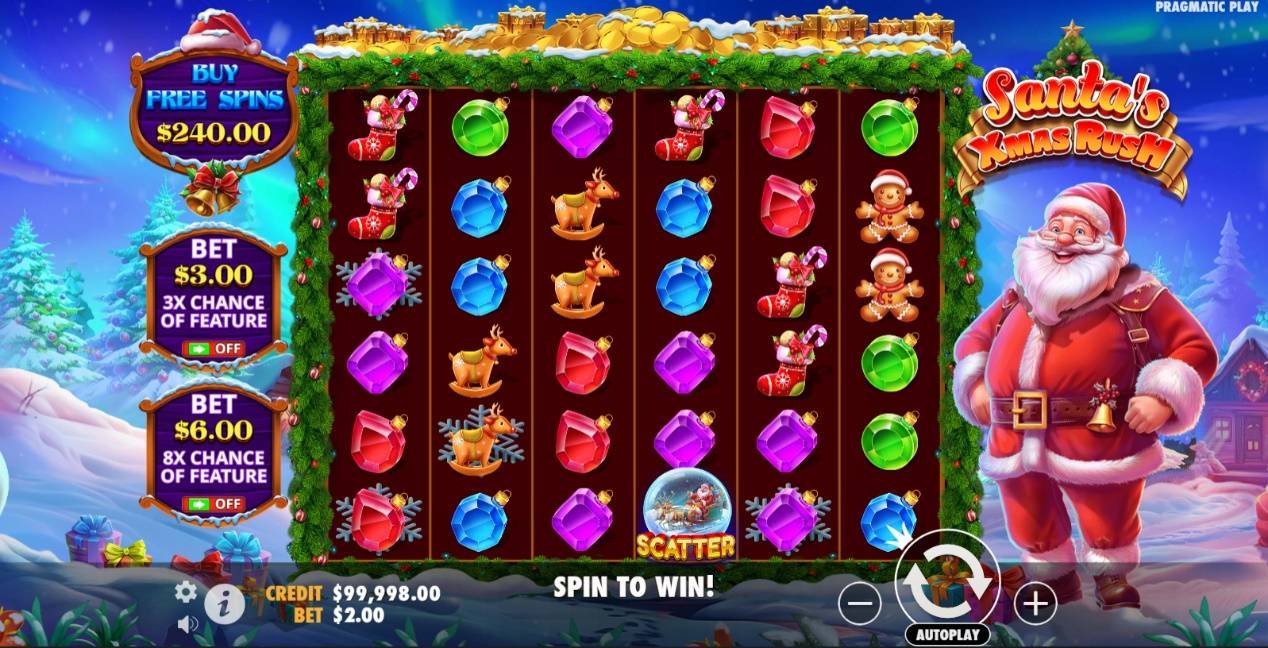
Task: Spin the reels with the circular arrow button
Action: [x=947, y=581]
